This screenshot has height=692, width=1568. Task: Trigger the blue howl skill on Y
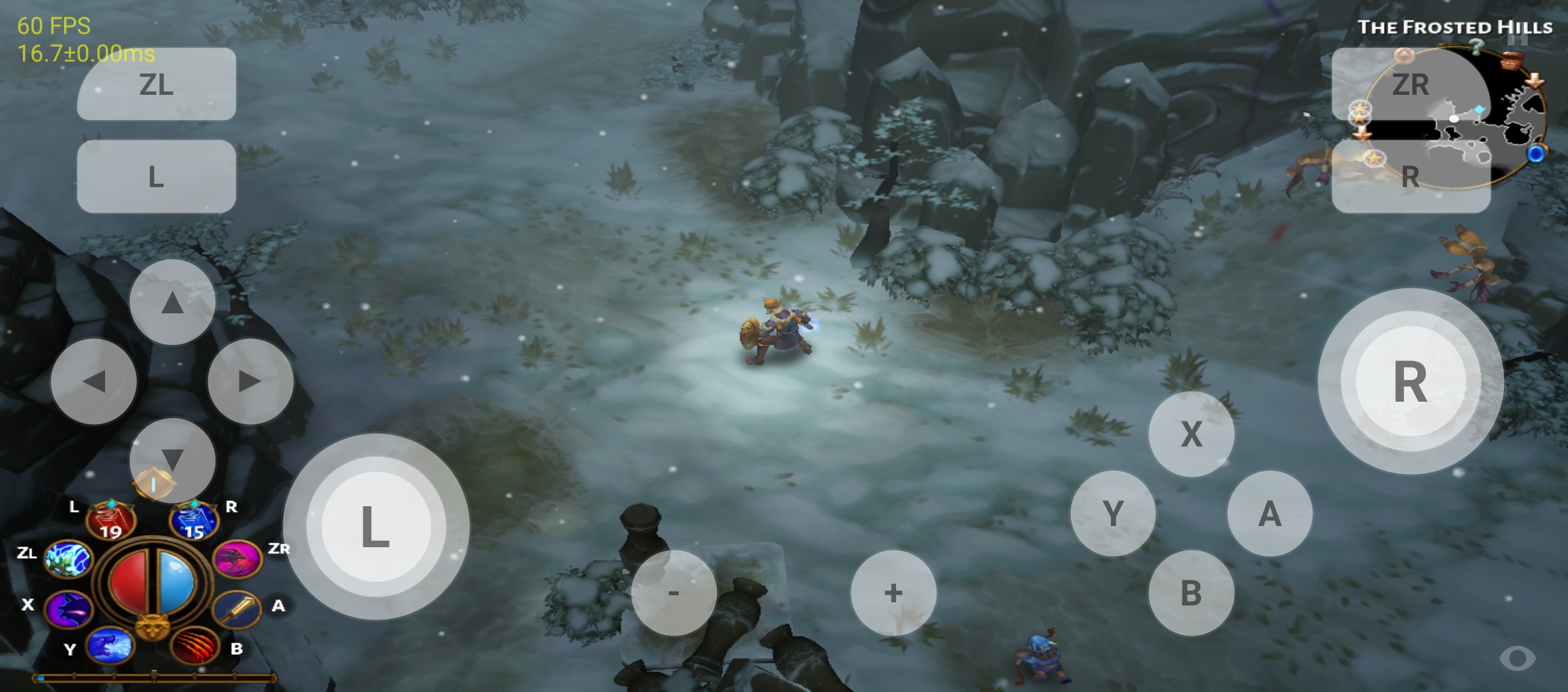tap(110, 647)
